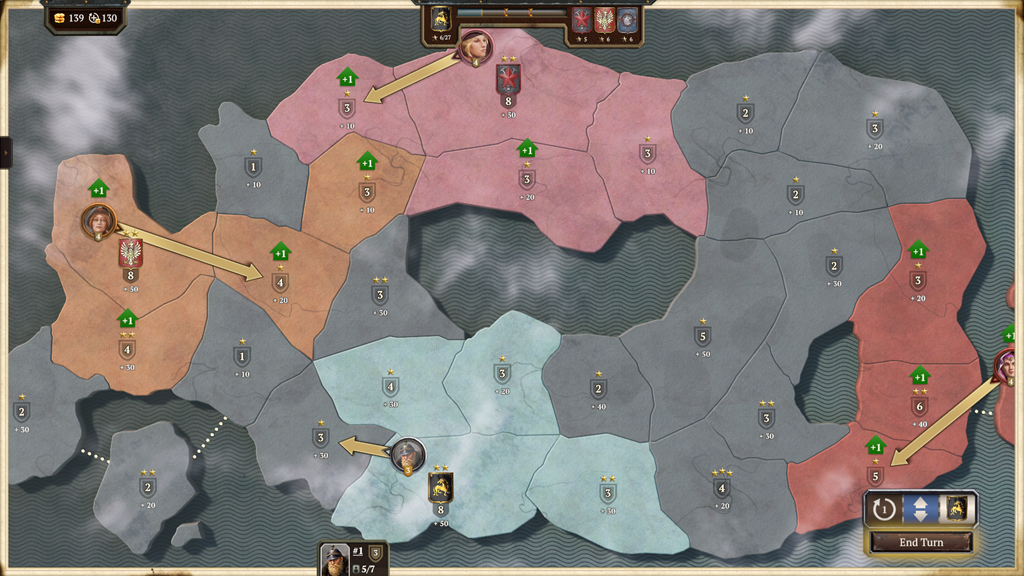Choose the white eagle faction shield in top bar
Screen dimensions: 1024x576
(x=604, y=19)
